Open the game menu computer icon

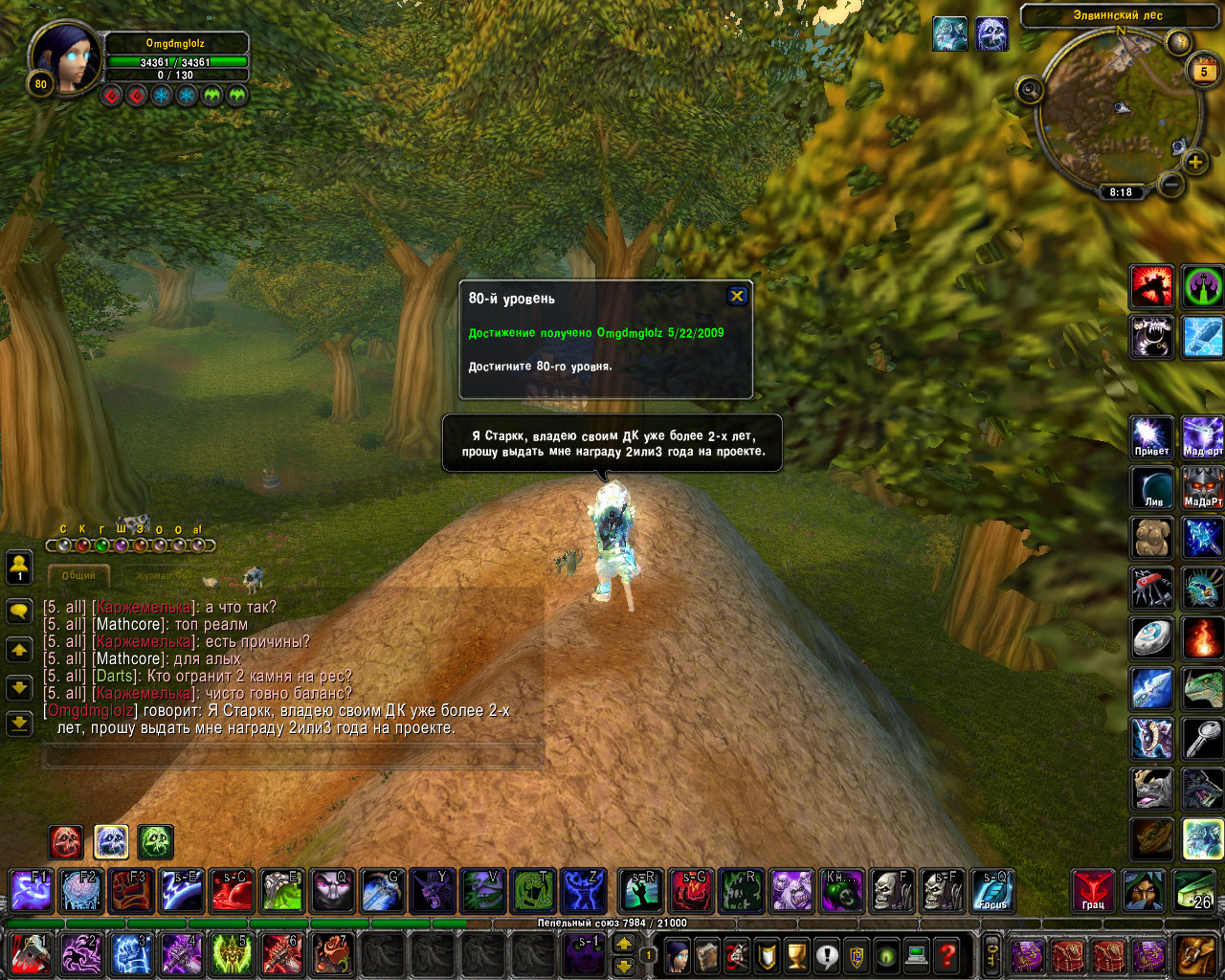click(x=917, y=954)
